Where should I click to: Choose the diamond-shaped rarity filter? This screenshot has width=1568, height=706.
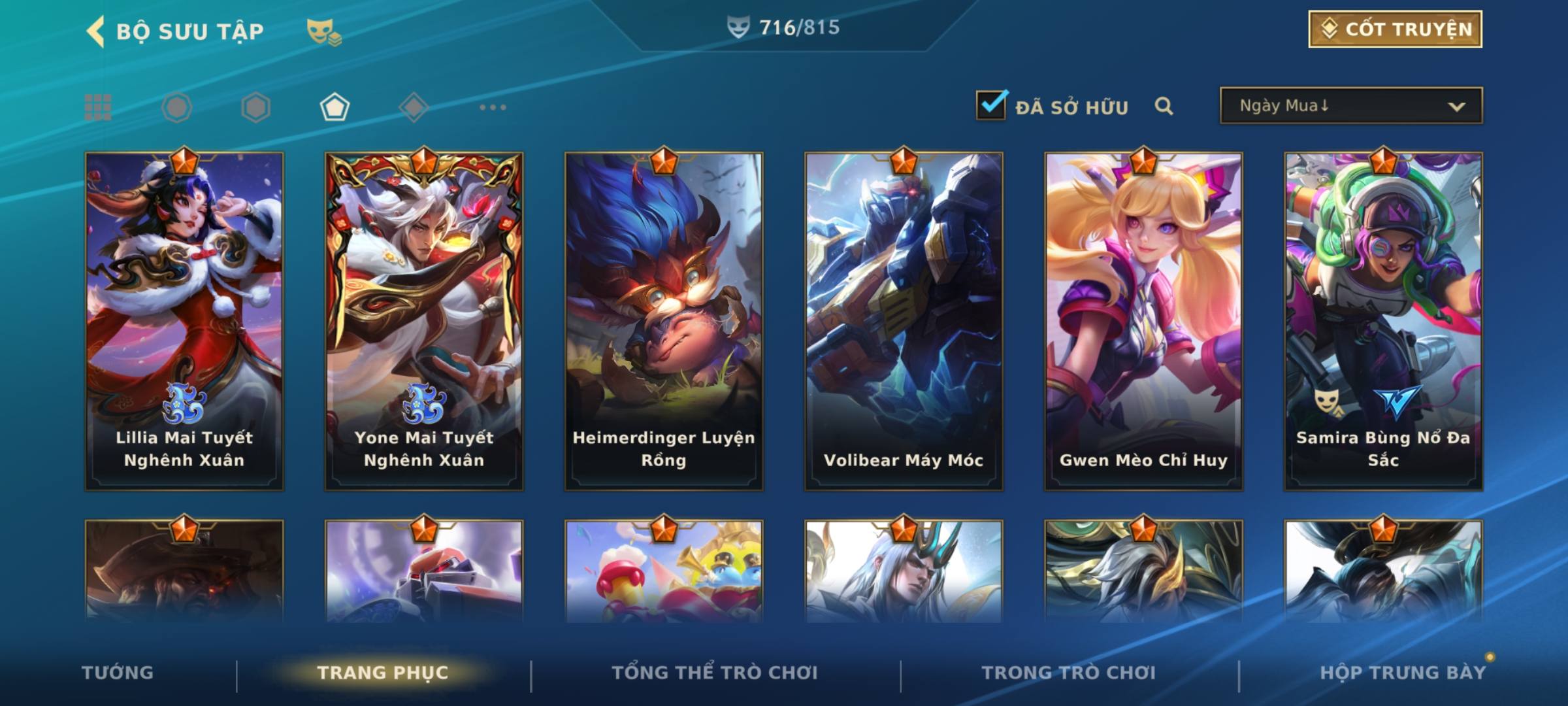click(414, 107)
